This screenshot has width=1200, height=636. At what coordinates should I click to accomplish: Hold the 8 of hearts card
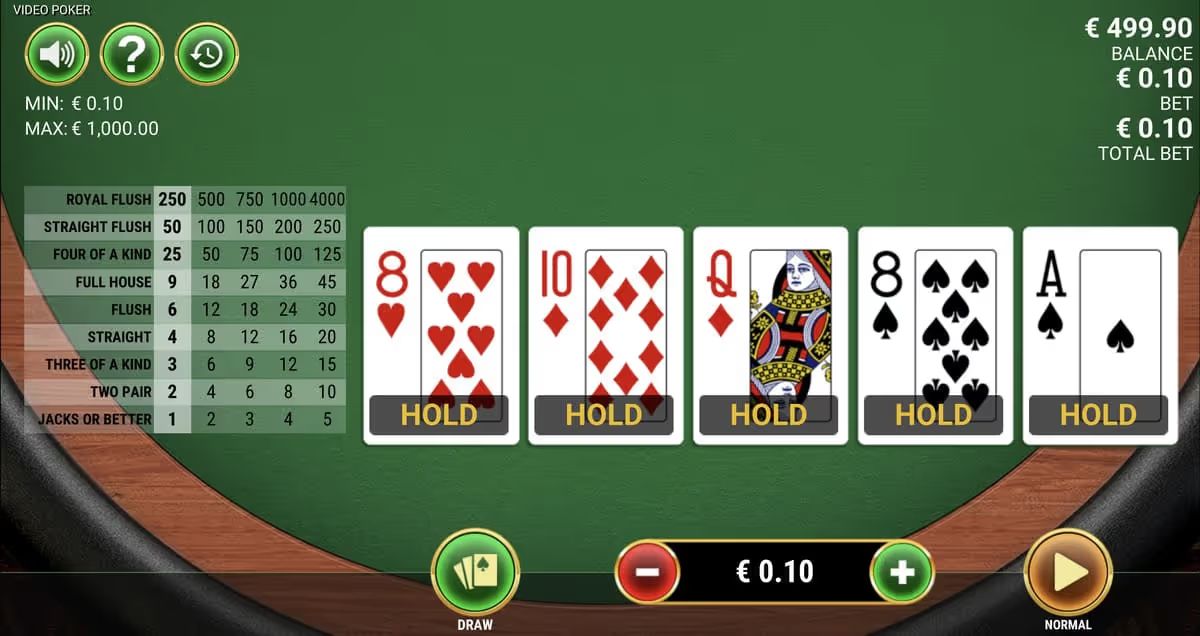pos(440,335)
